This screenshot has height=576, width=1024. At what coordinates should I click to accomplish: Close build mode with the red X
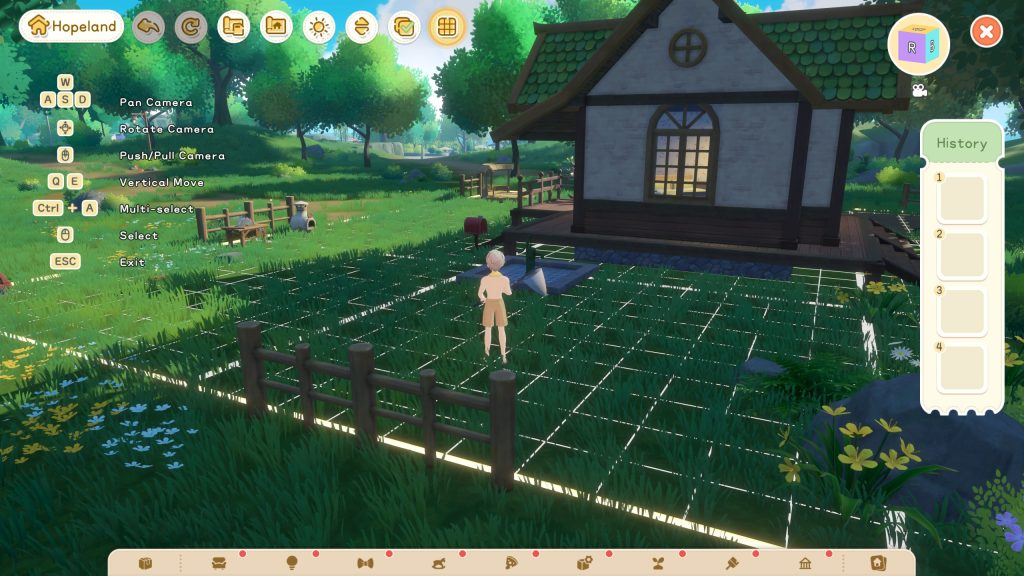click(x=986, y=31)
